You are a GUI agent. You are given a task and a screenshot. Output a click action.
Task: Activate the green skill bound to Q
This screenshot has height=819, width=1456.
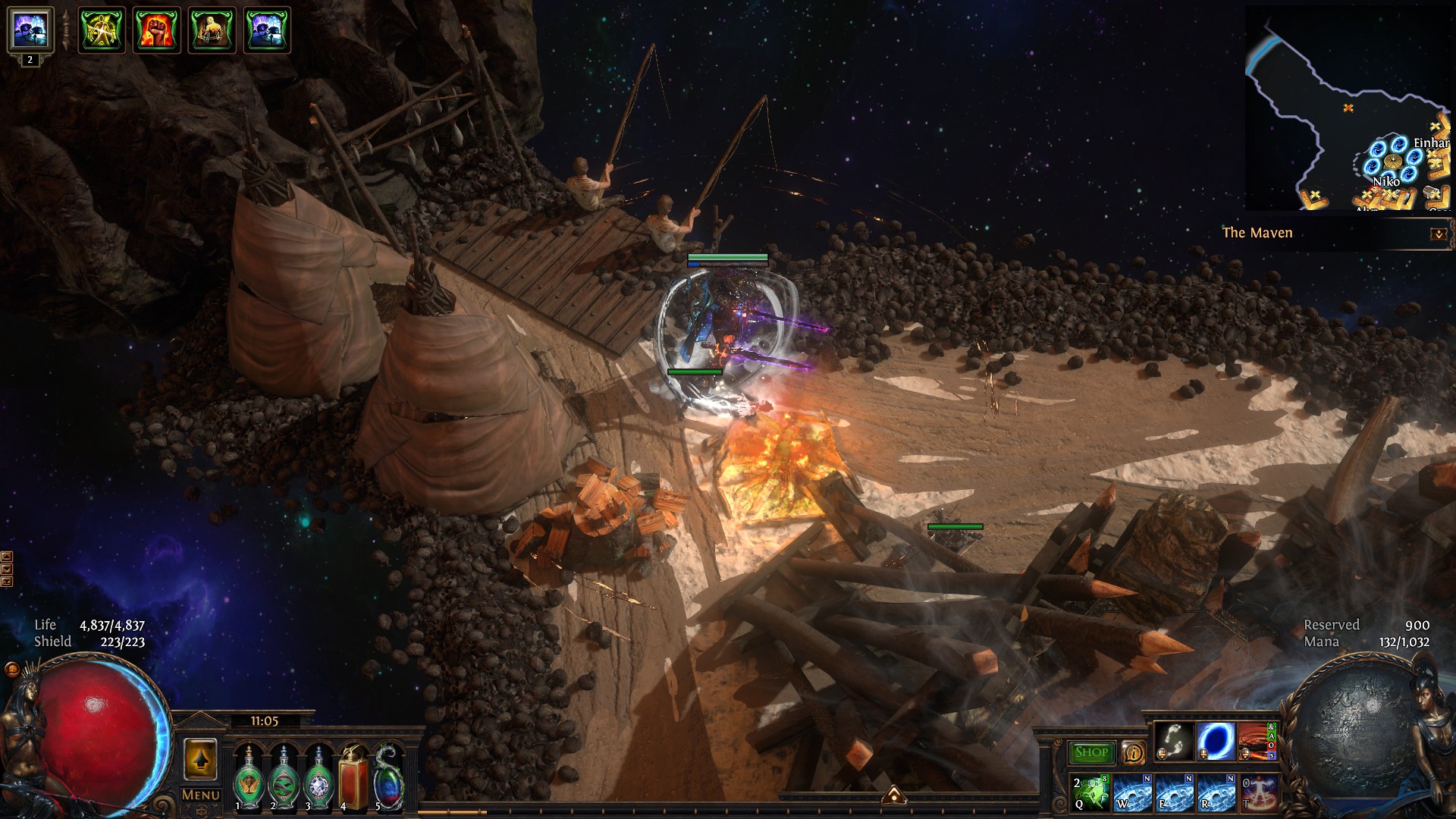(x=1091, y=792)
